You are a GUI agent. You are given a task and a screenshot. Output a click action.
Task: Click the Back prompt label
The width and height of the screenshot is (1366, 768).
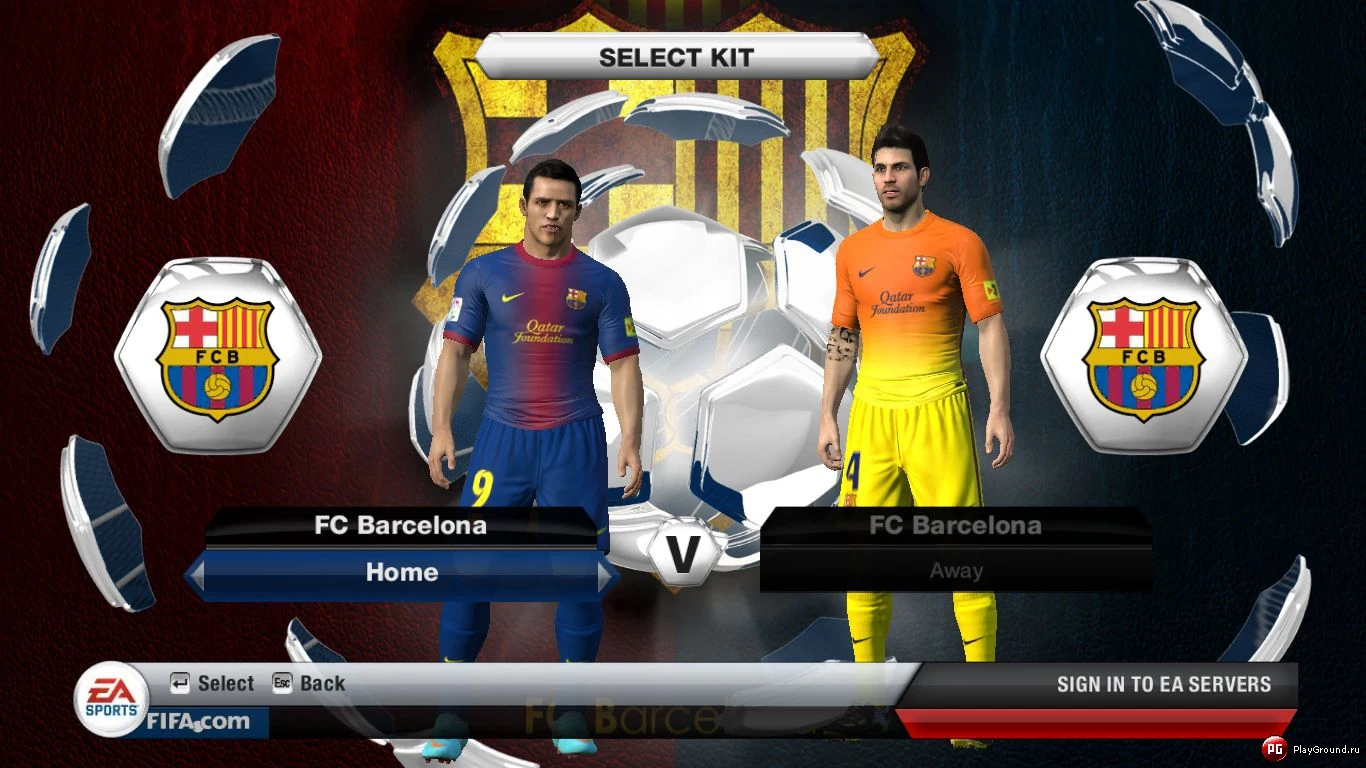[322, 683]
